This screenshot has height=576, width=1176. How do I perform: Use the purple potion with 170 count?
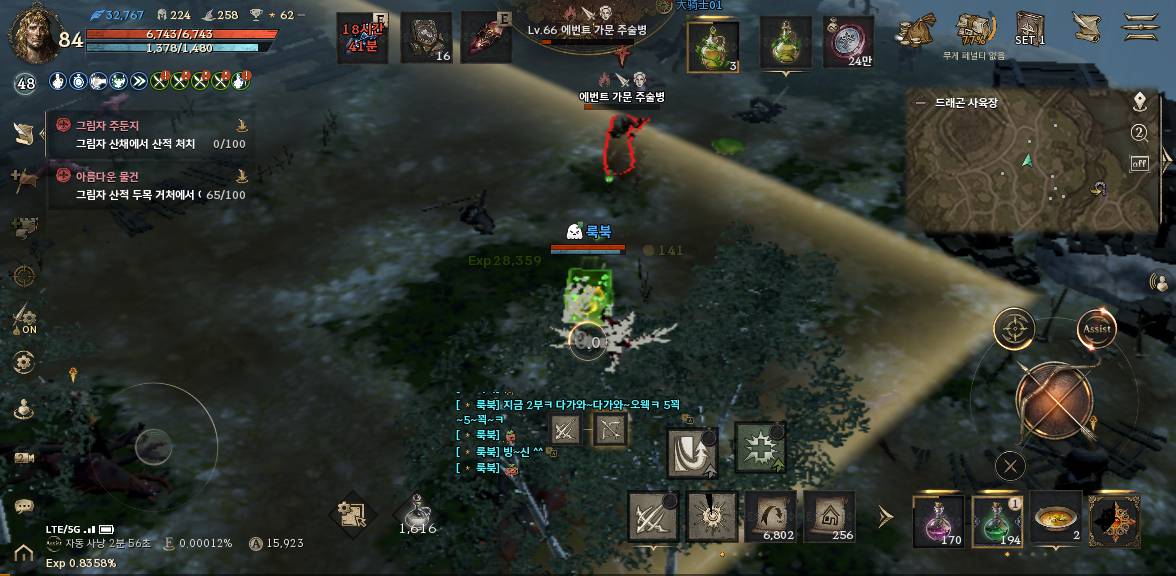938,519
